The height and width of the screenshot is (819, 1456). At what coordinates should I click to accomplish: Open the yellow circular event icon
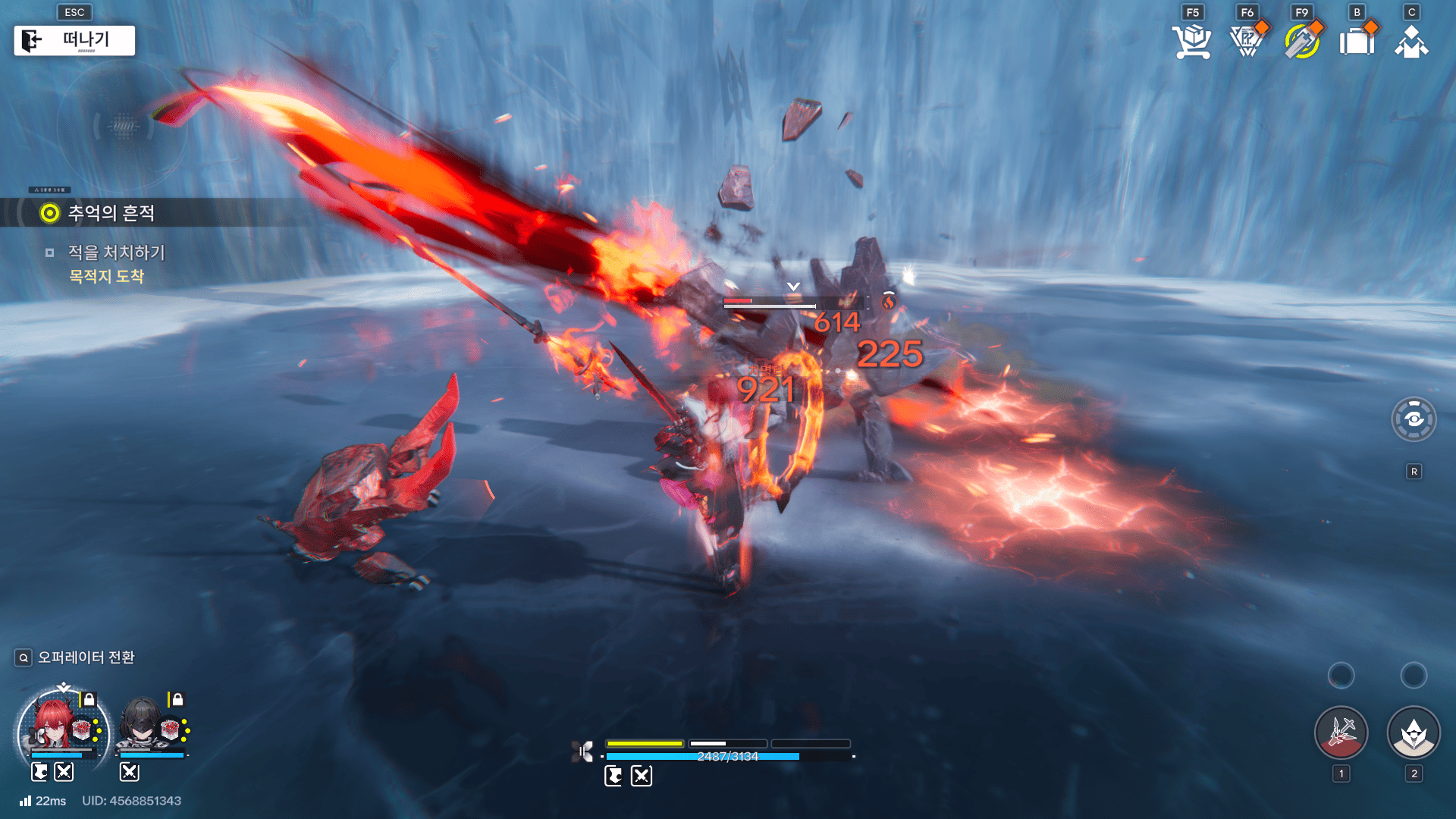(x=1302, y=42)
